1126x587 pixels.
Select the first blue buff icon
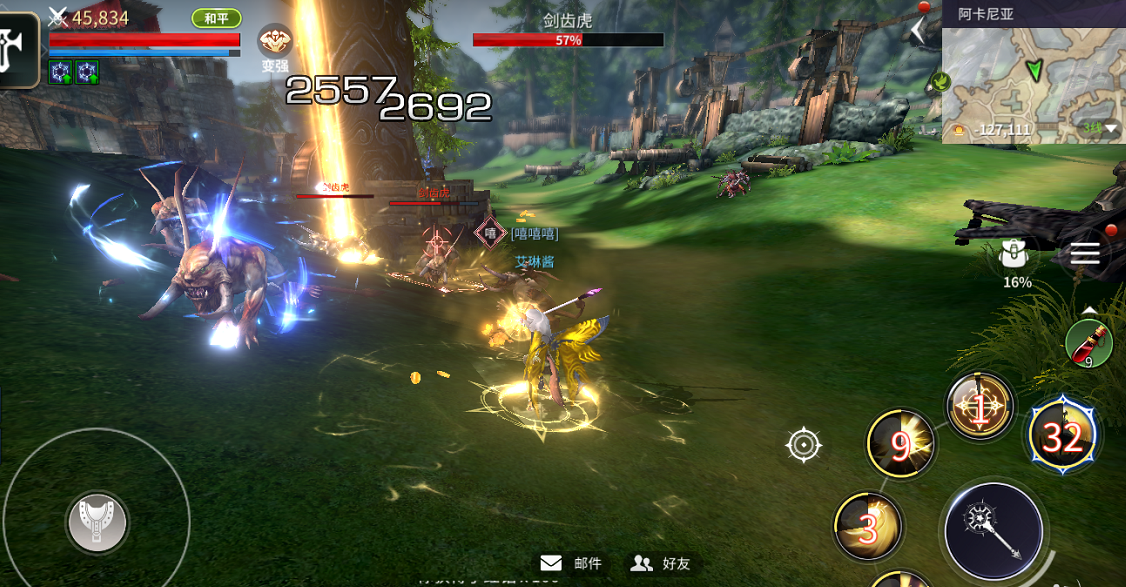point(60,71)
